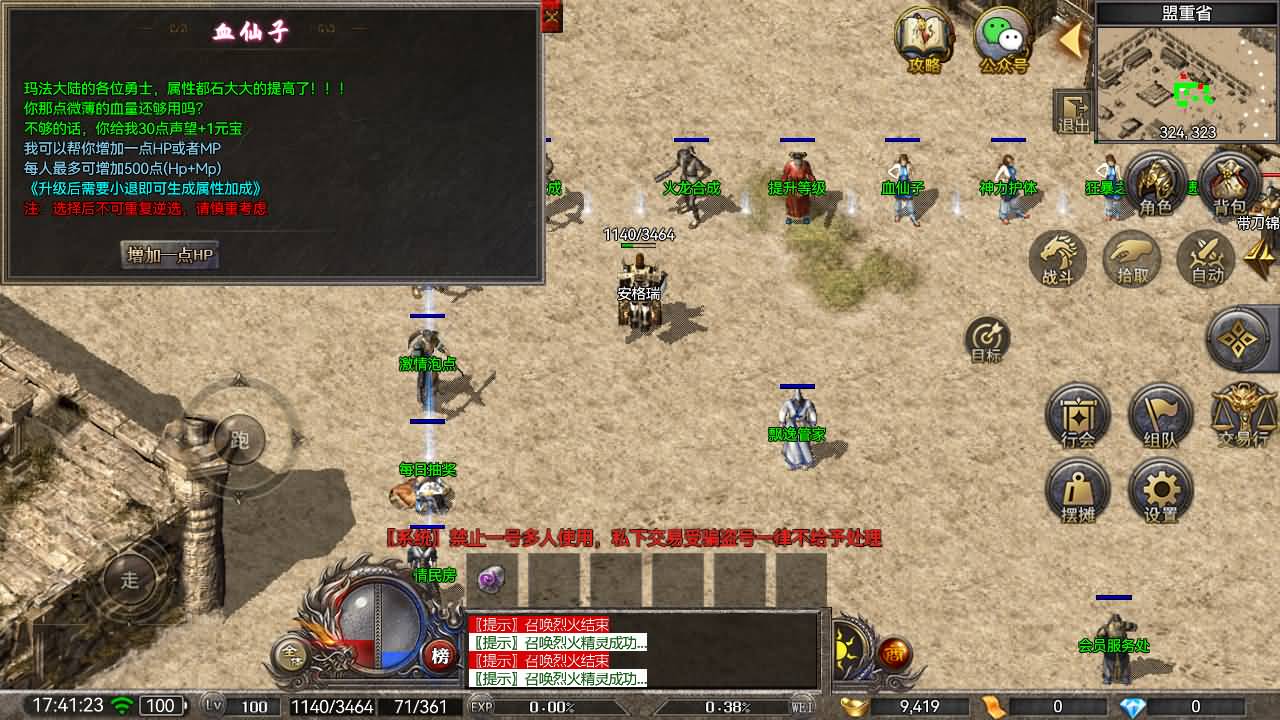Open the 榜 ranking button

pyautogui.click(x=439, y=656)
